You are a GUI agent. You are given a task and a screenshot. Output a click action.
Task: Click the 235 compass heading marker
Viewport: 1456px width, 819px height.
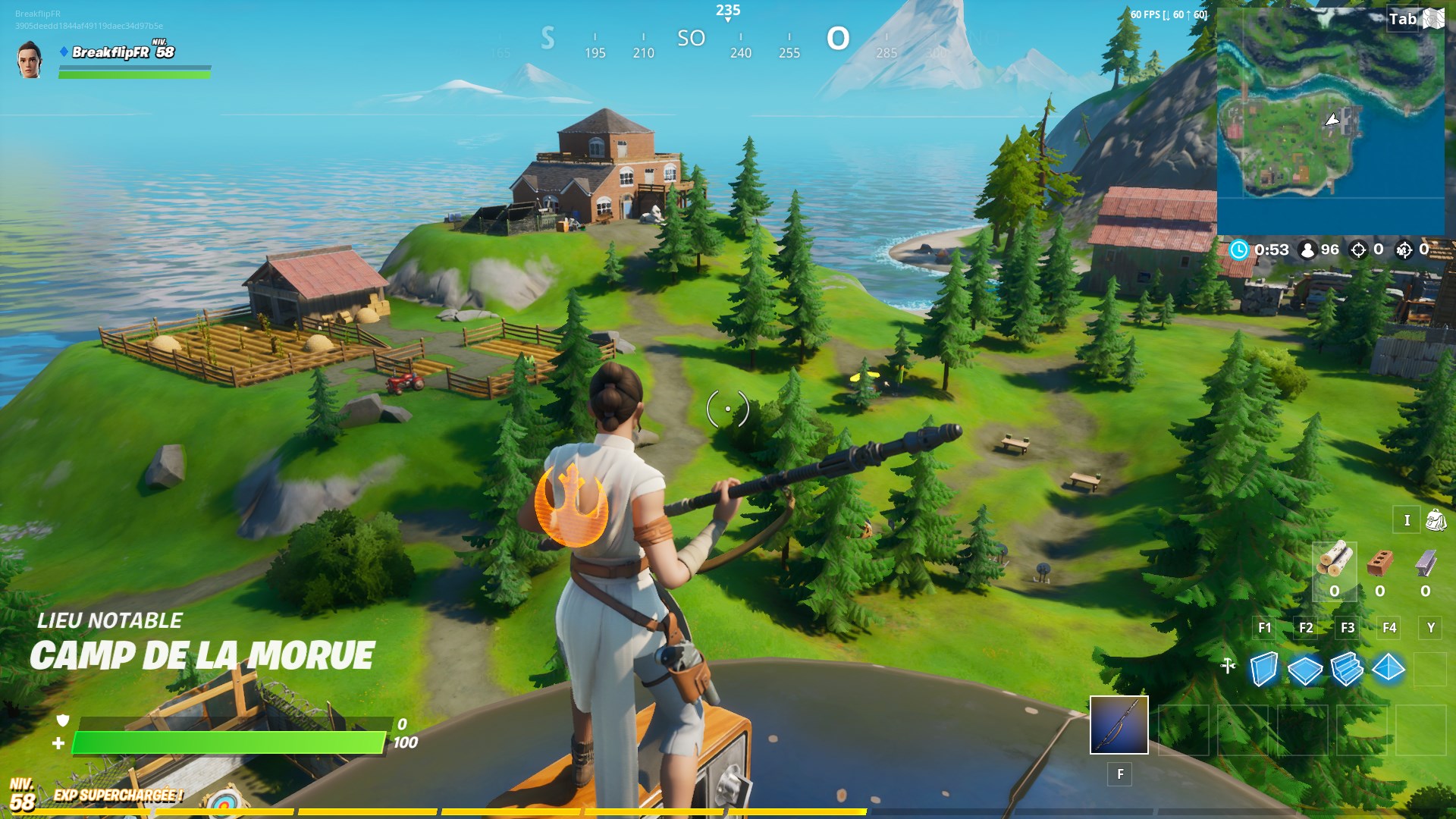(x=728, y=11)
